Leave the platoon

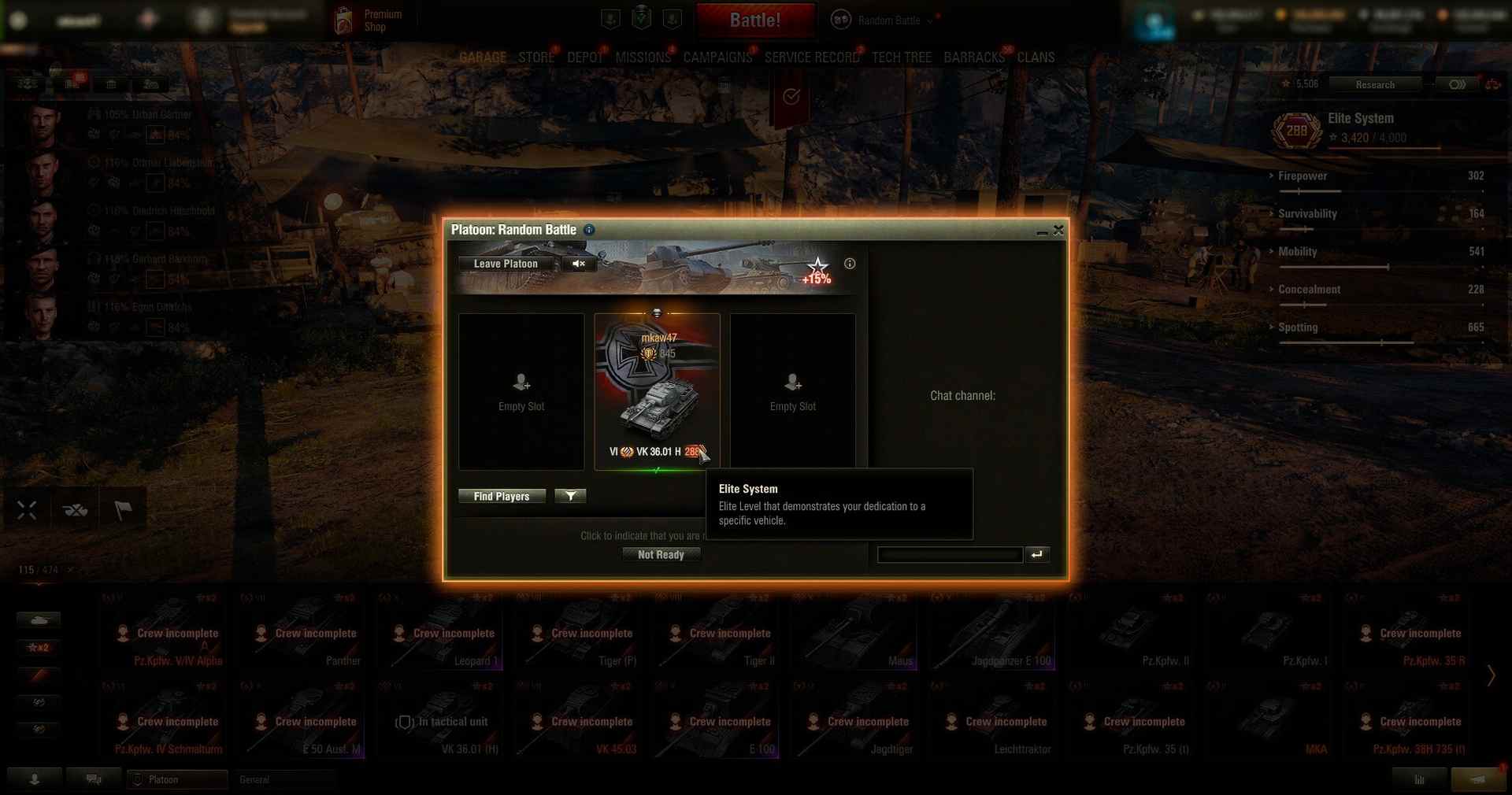tap(506, 264)
